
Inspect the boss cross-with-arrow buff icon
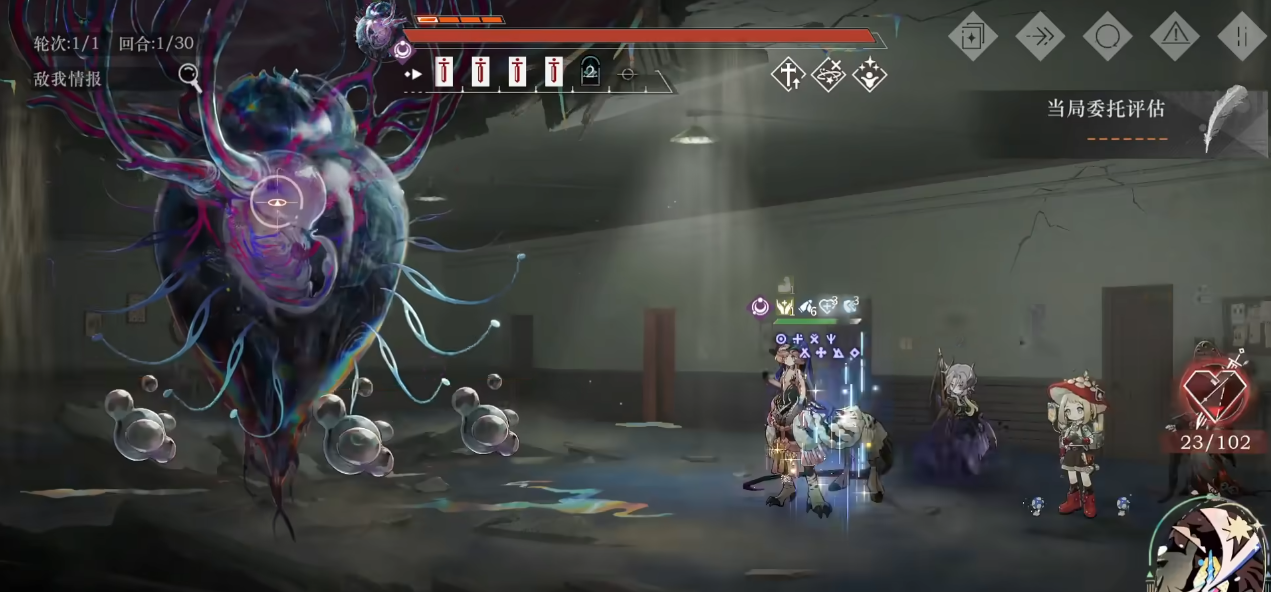coord(788,74)
